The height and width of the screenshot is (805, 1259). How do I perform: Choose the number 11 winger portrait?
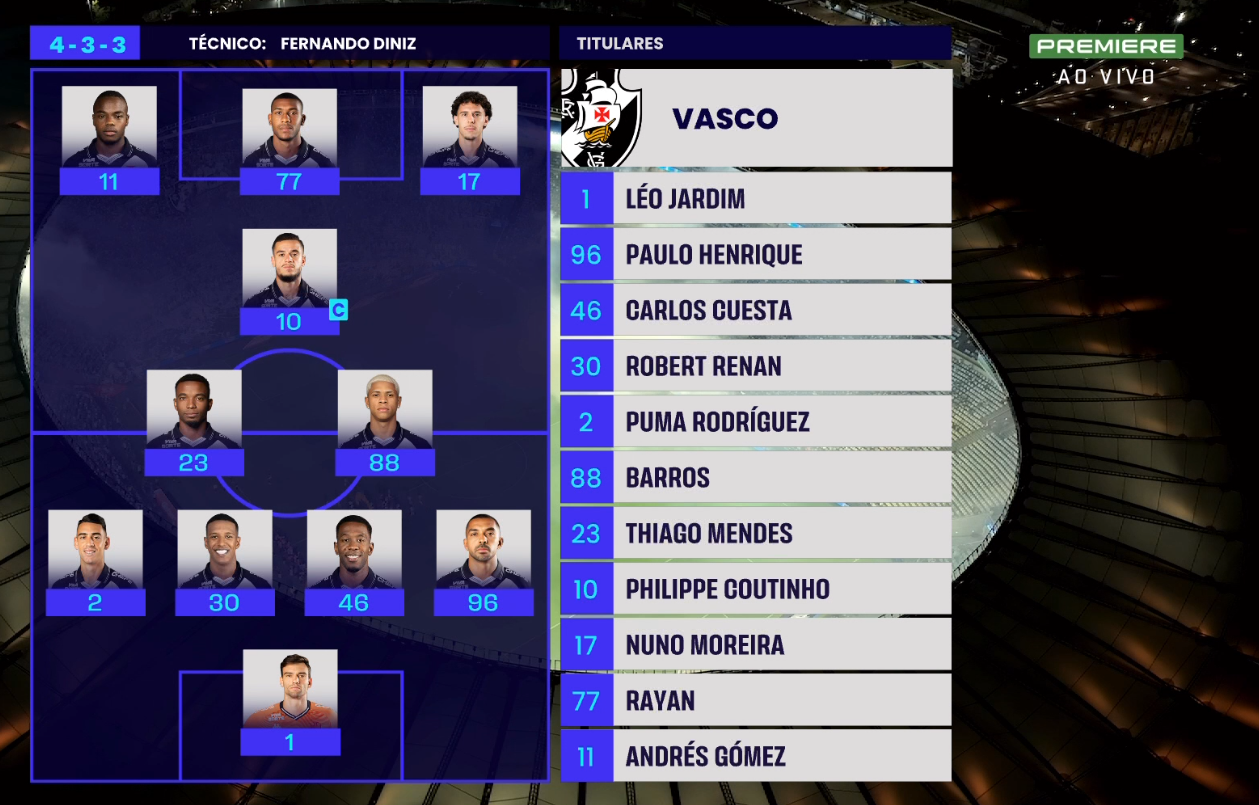109,127
